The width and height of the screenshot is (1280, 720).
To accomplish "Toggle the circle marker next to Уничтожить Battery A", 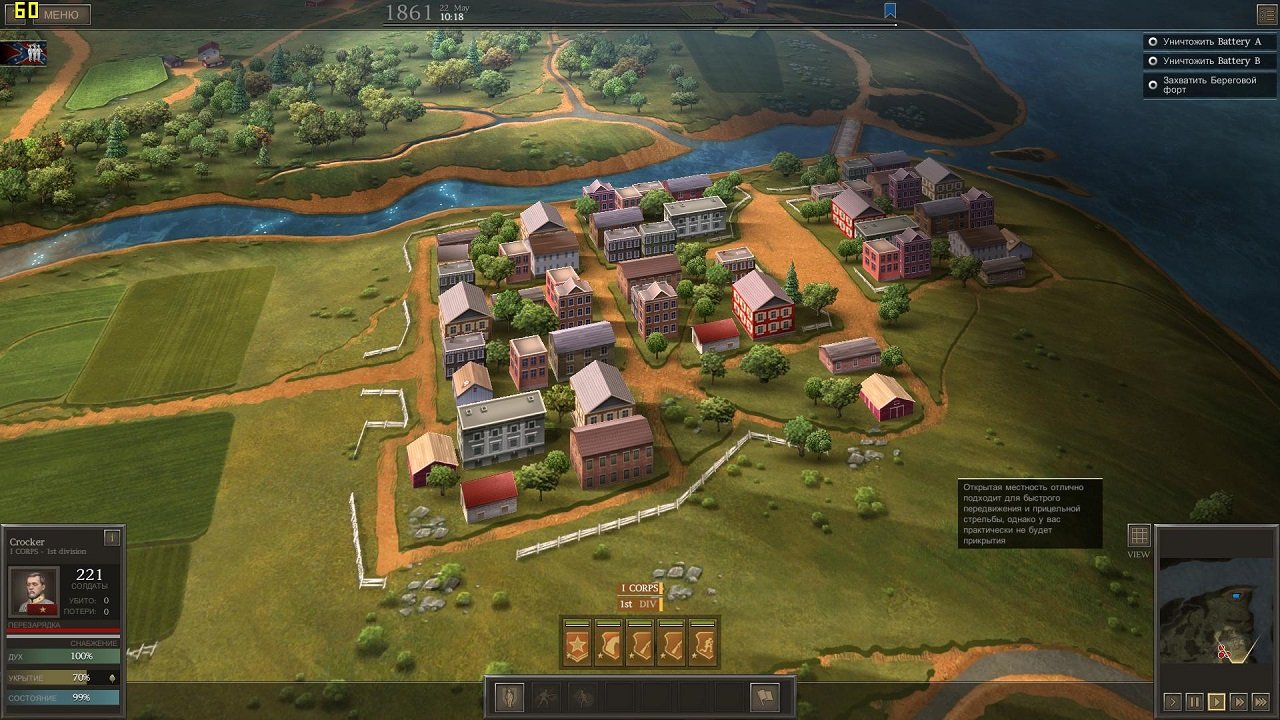I will click(1152, 41).
